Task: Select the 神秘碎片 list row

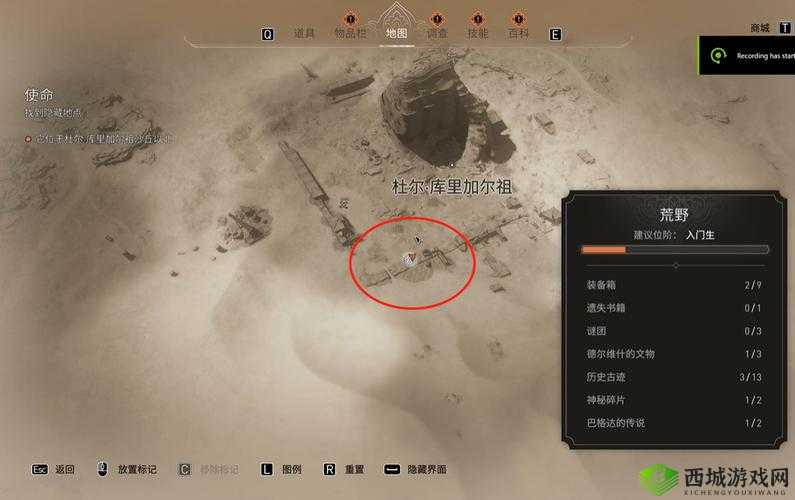Action: (676, 400)
